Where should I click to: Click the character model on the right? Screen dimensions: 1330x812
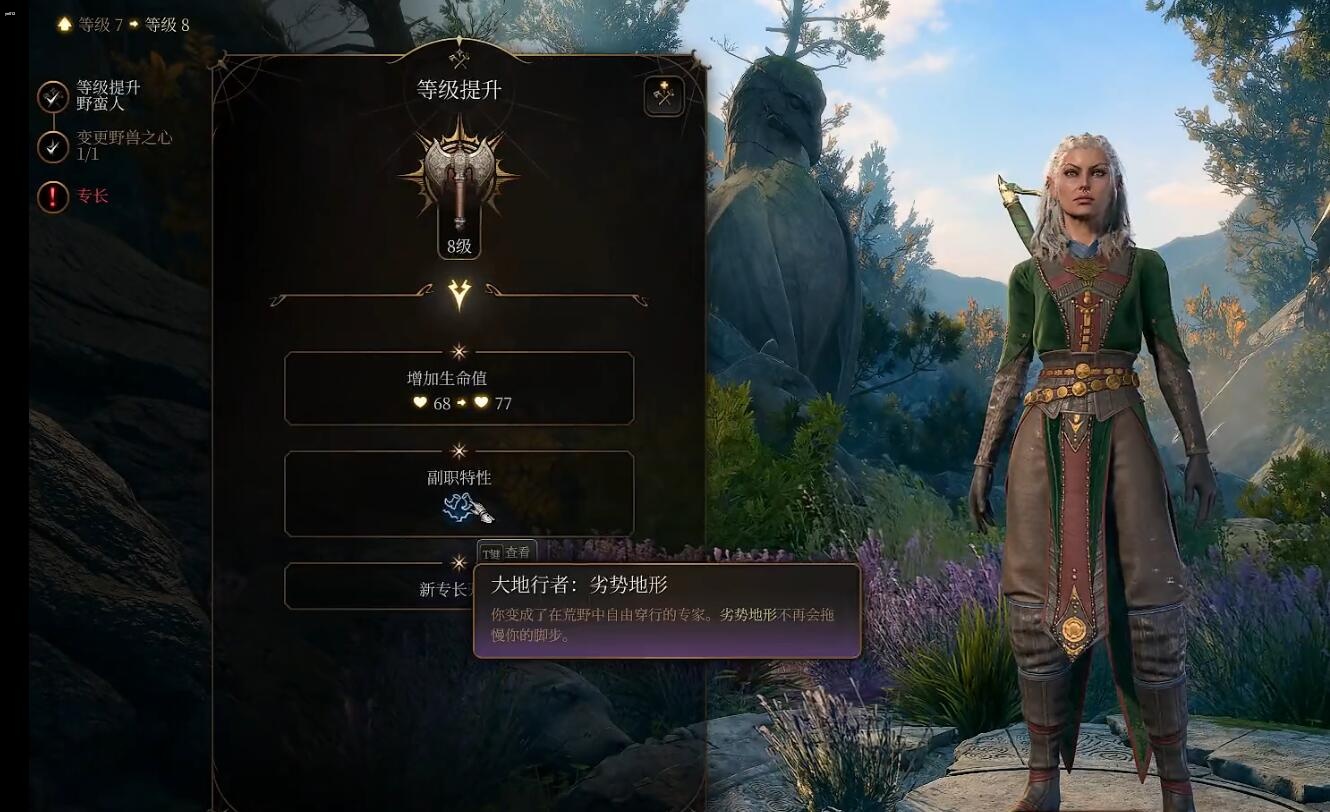pos(1080,450)
